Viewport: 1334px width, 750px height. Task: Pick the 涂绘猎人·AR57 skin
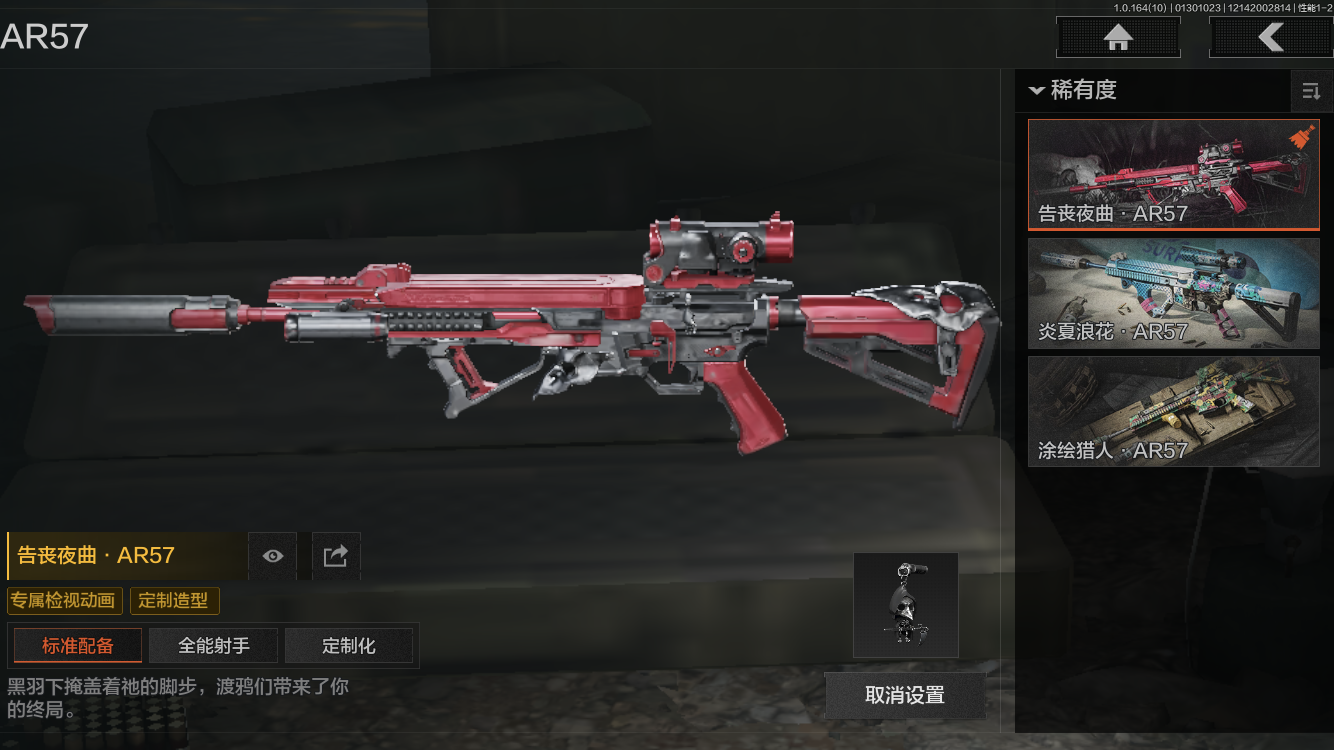point(1173,411)
